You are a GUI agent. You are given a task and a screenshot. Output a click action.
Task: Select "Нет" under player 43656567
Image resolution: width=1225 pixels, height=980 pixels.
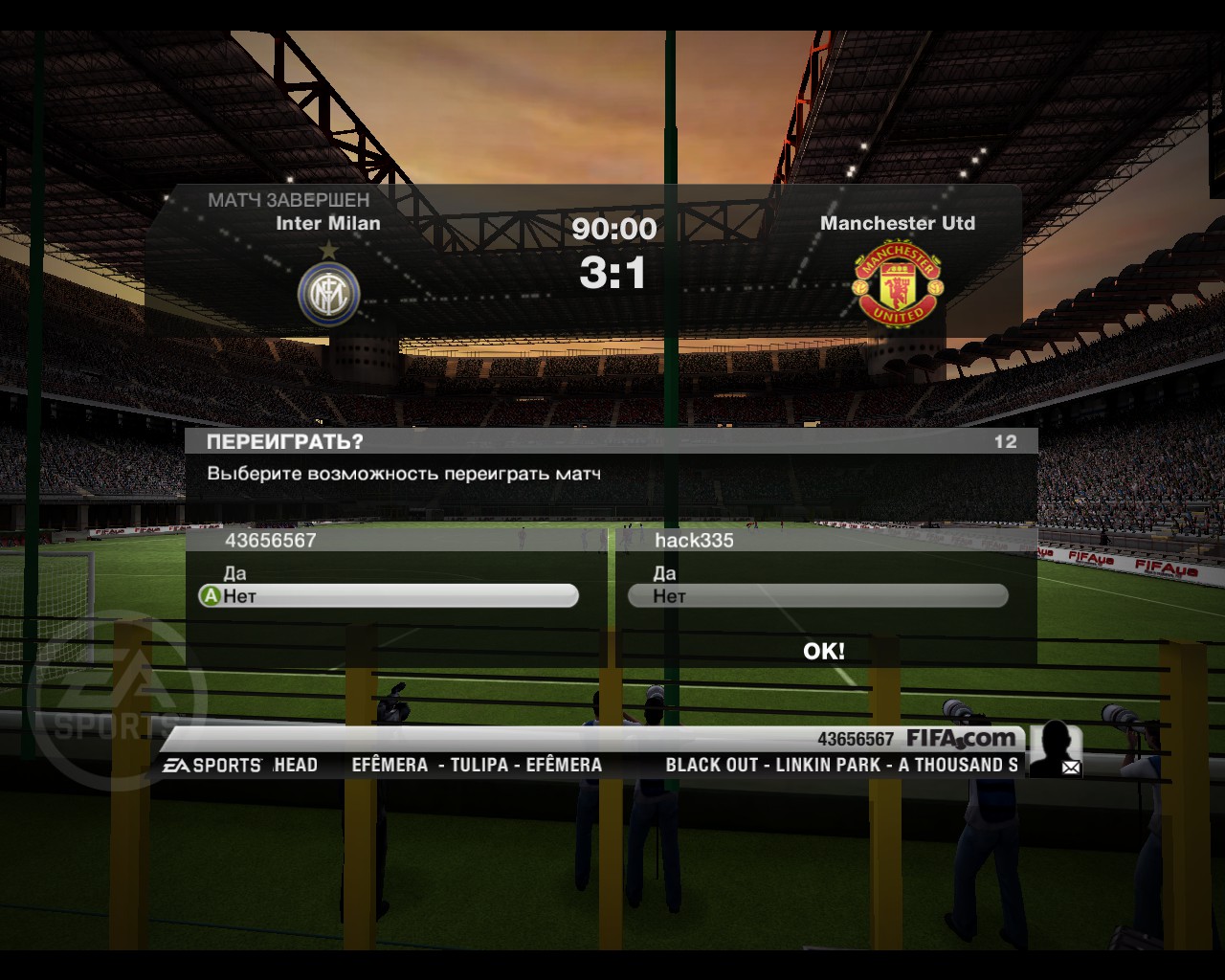(x=388, y=596)
